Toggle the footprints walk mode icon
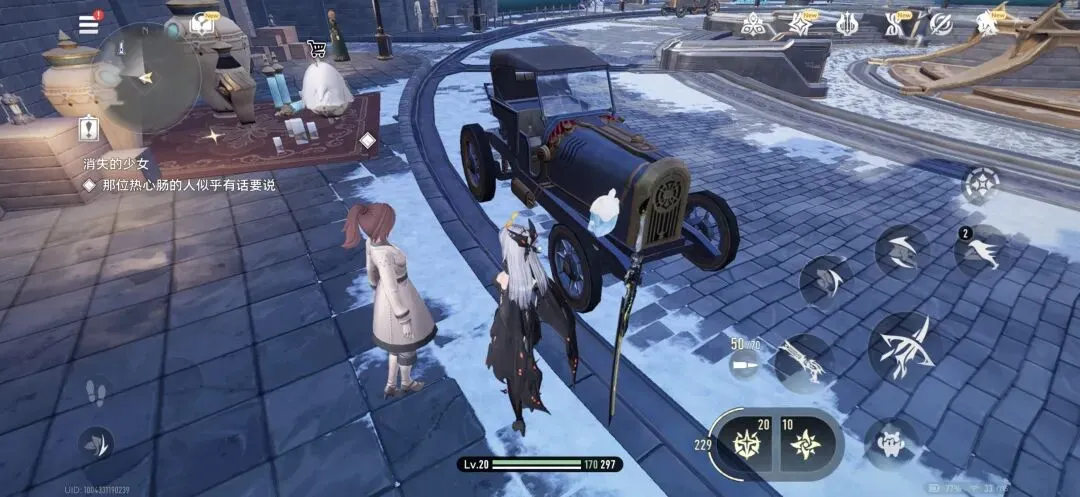 coord(95,391)
